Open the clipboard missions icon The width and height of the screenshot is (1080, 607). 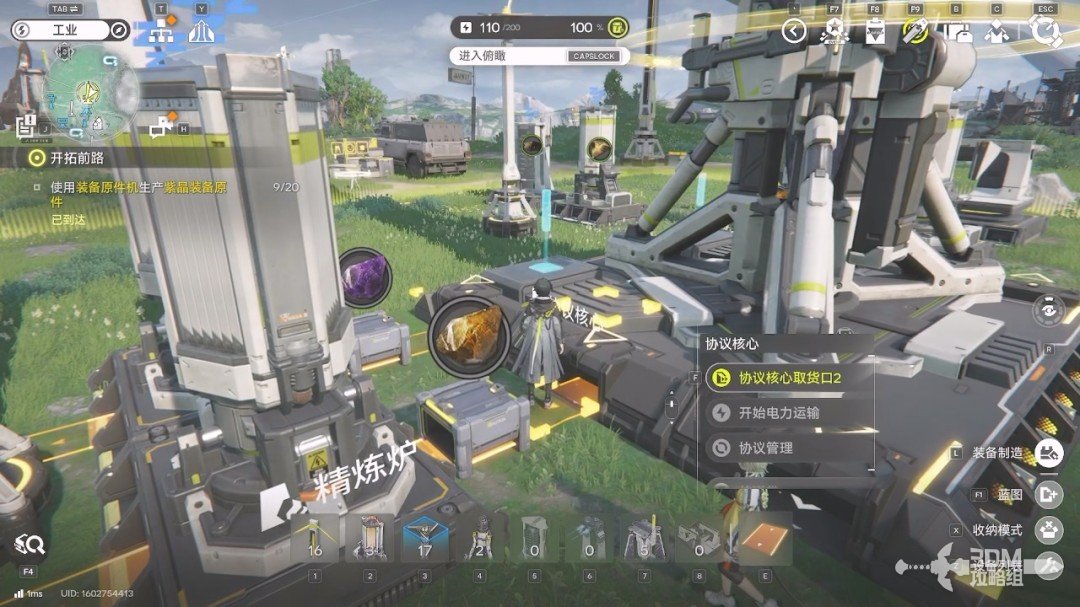point(875,31)
